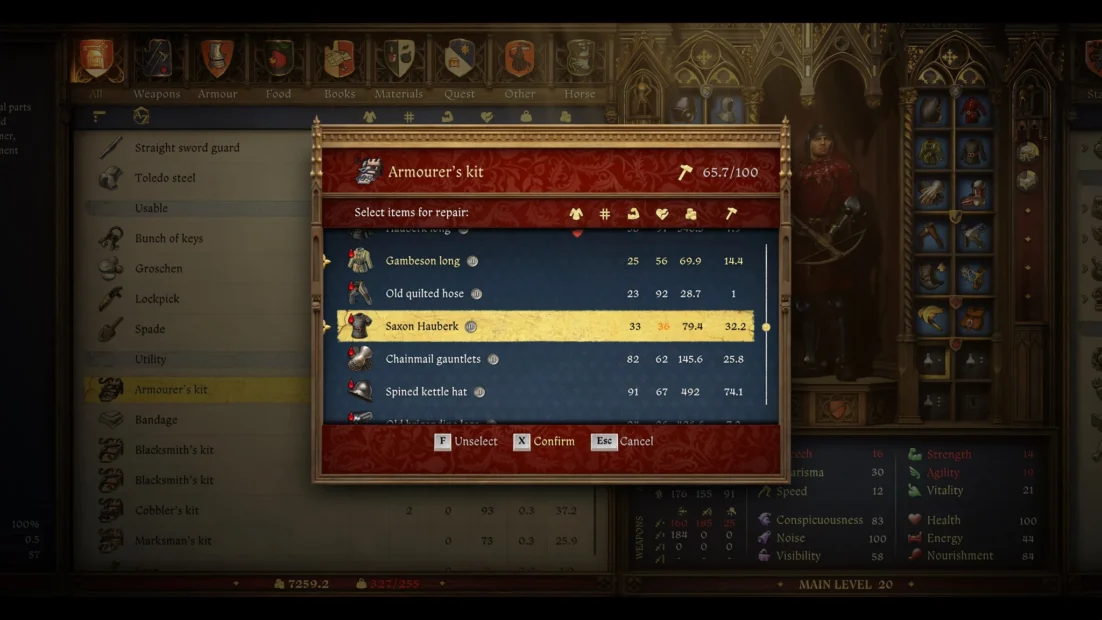Viewport: 1102px width, 620px height.
Task: Unselect the current repair item
Action: [x=466, y=441]
